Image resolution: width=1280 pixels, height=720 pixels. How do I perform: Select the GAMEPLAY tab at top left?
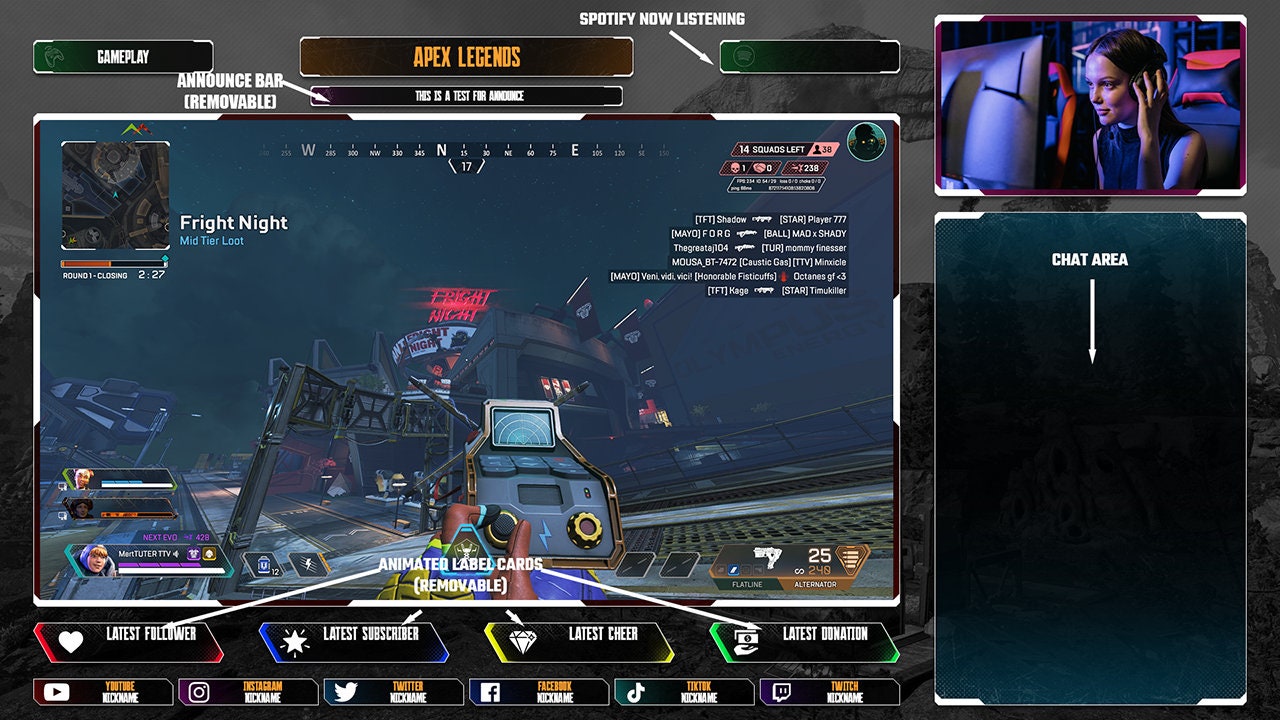point(125,57)
